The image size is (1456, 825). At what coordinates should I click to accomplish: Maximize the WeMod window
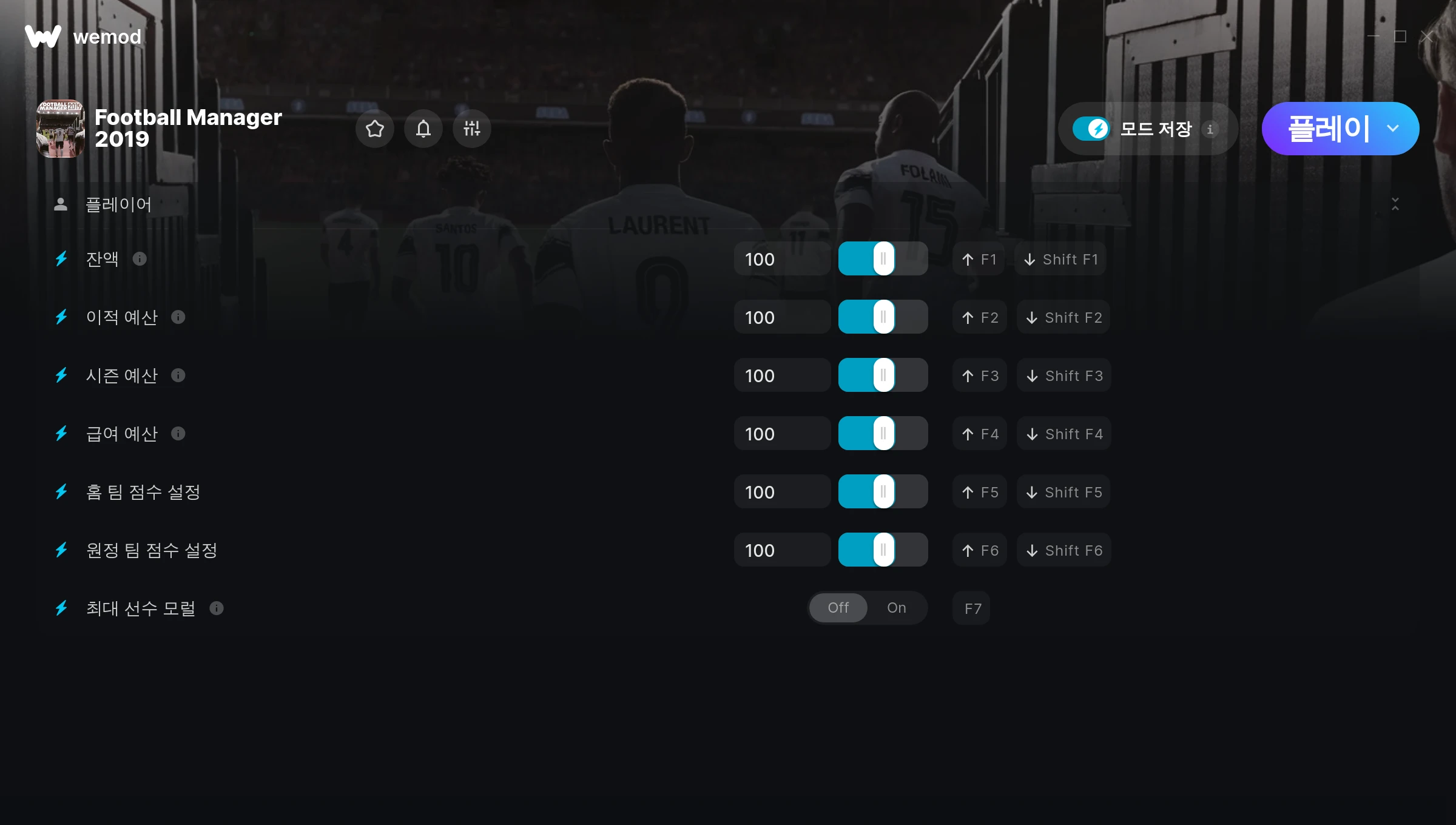click(1400, 36)
